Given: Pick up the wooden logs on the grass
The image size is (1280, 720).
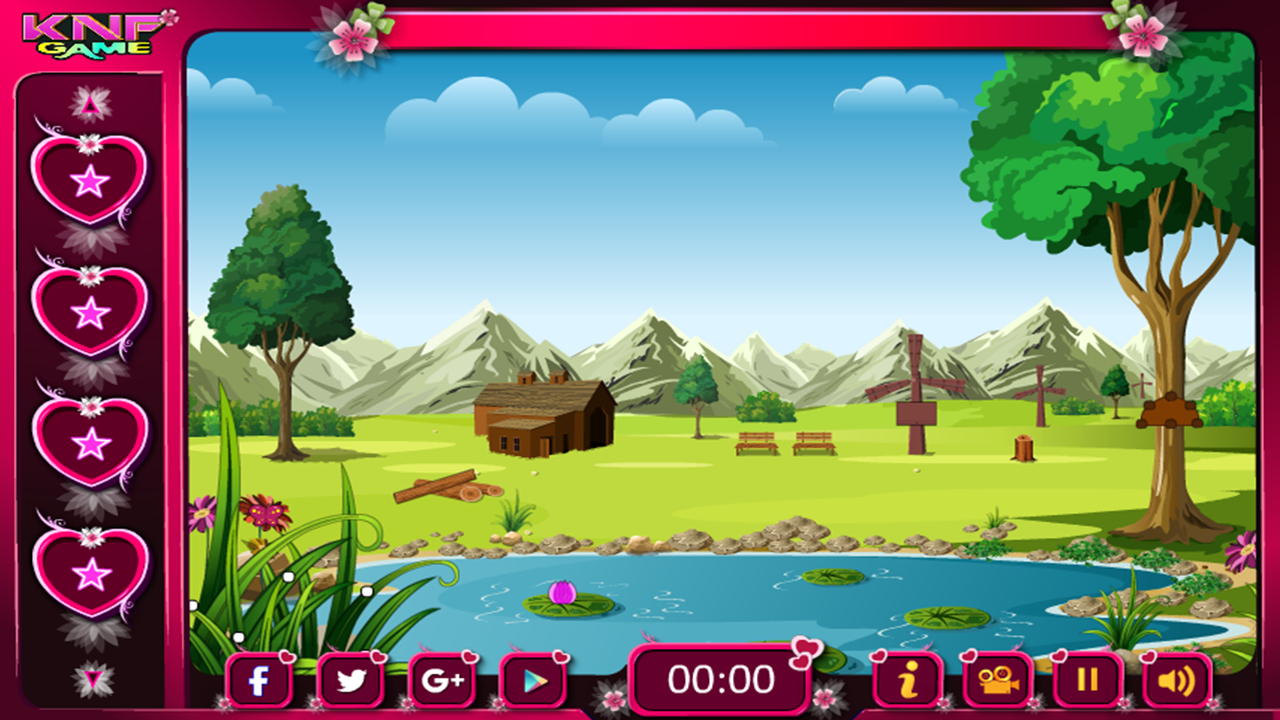Looking at the screenshot, I should pyautogui.click(x=448, y=490).
